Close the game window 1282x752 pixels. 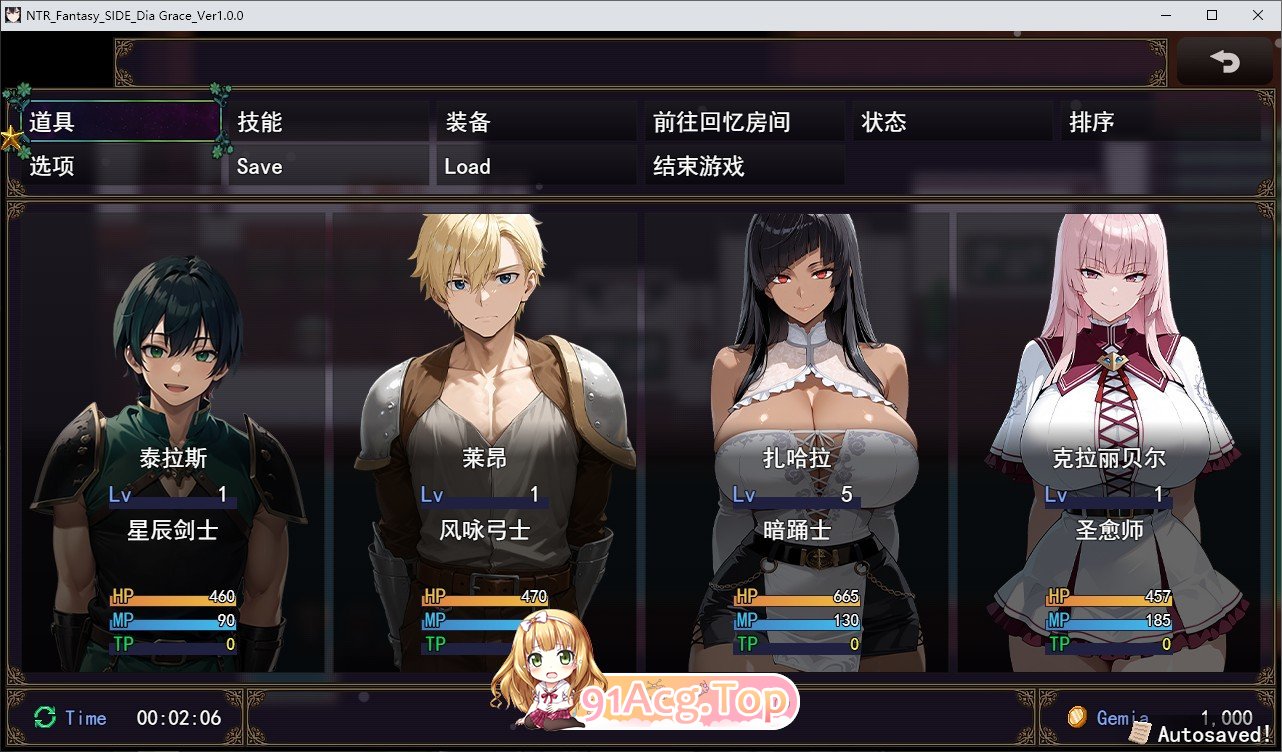(1257, 15)
